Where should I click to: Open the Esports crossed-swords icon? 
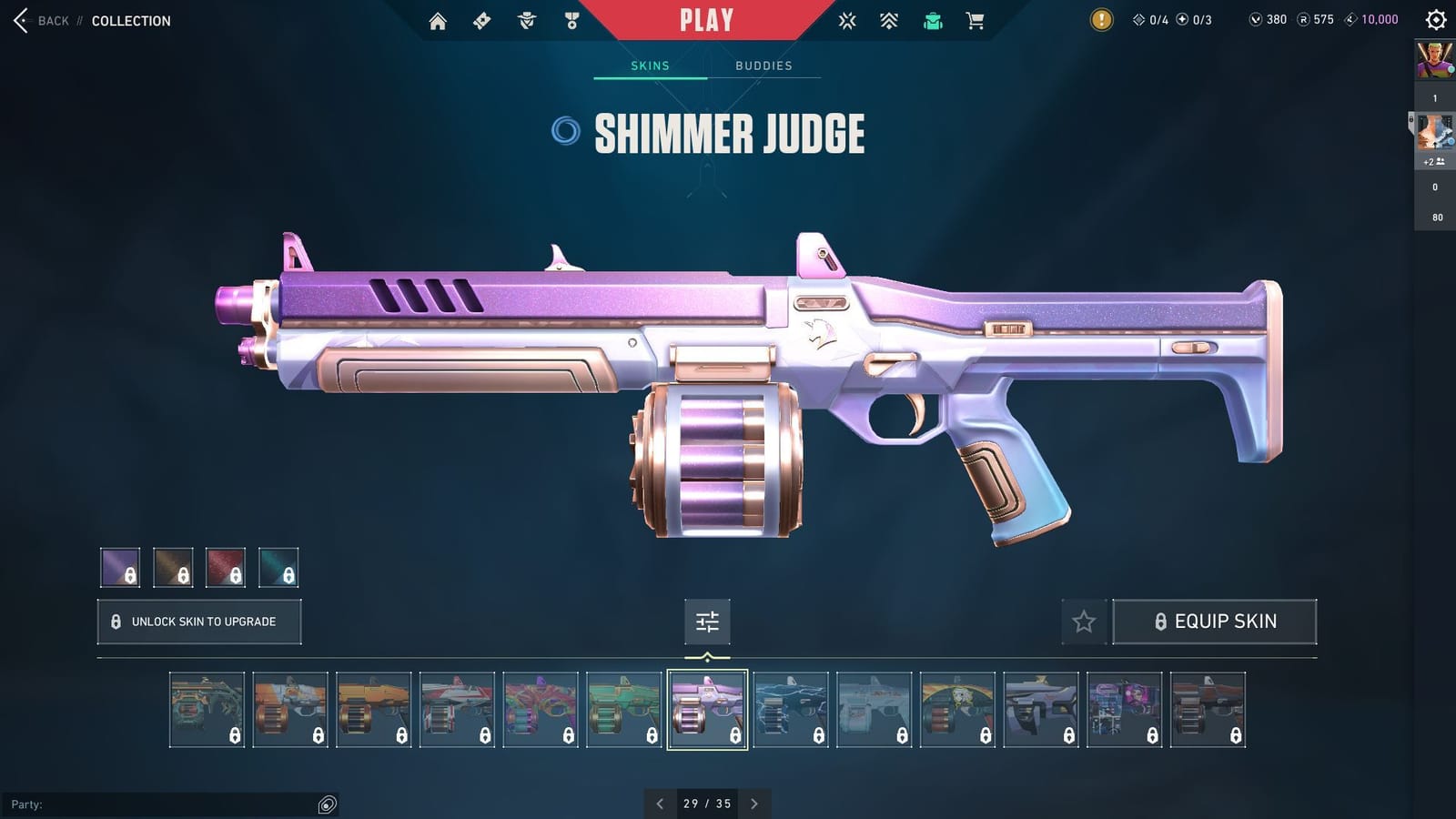point(847,20)
